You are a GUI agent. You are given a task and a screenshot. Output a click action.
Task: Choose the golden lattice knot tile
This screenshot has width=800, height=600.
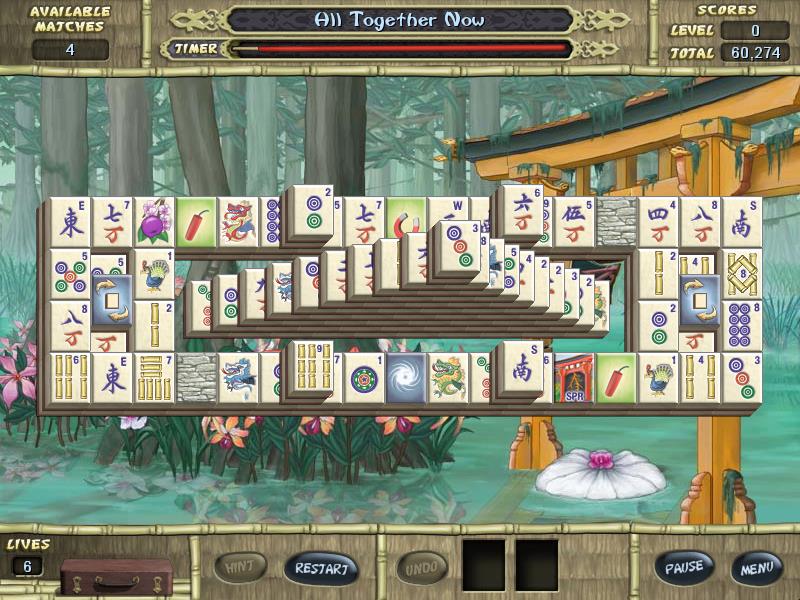coord(742,273)
